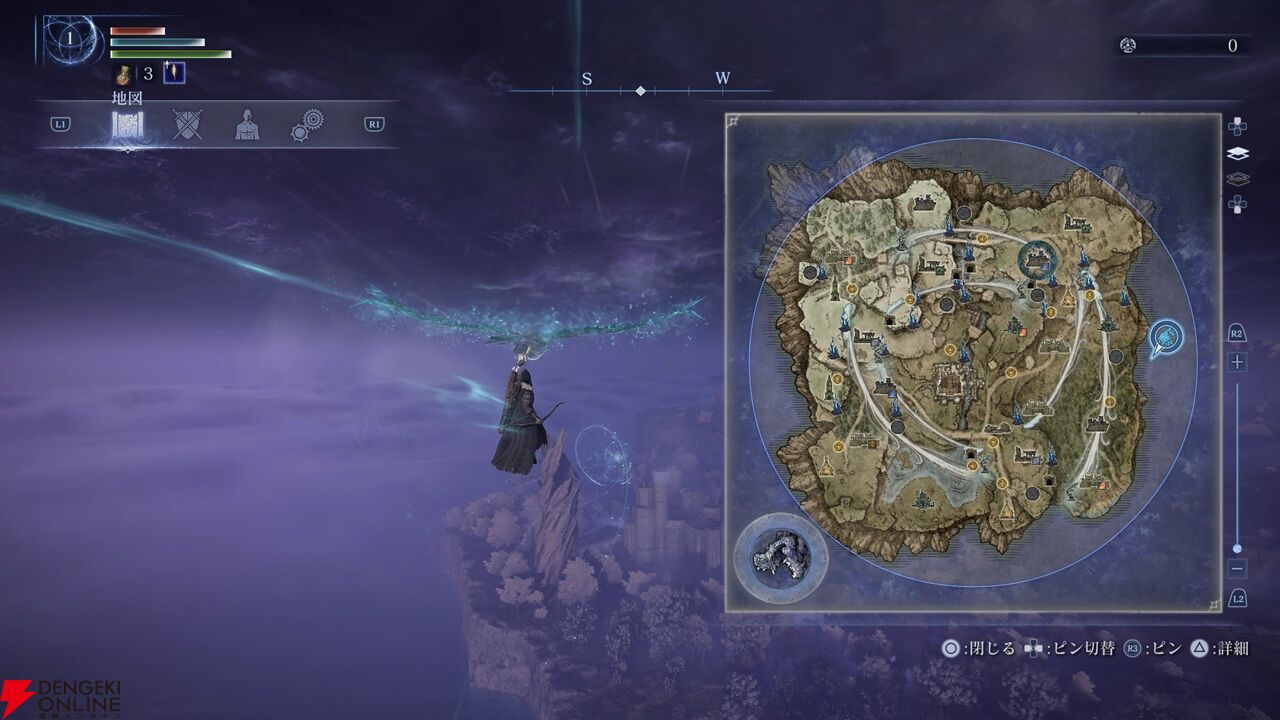Image resolution: width=1280 pixels, height=720 pixels.
Task: Select the 地図 map scroll tab
Action: tap(127, 125)
